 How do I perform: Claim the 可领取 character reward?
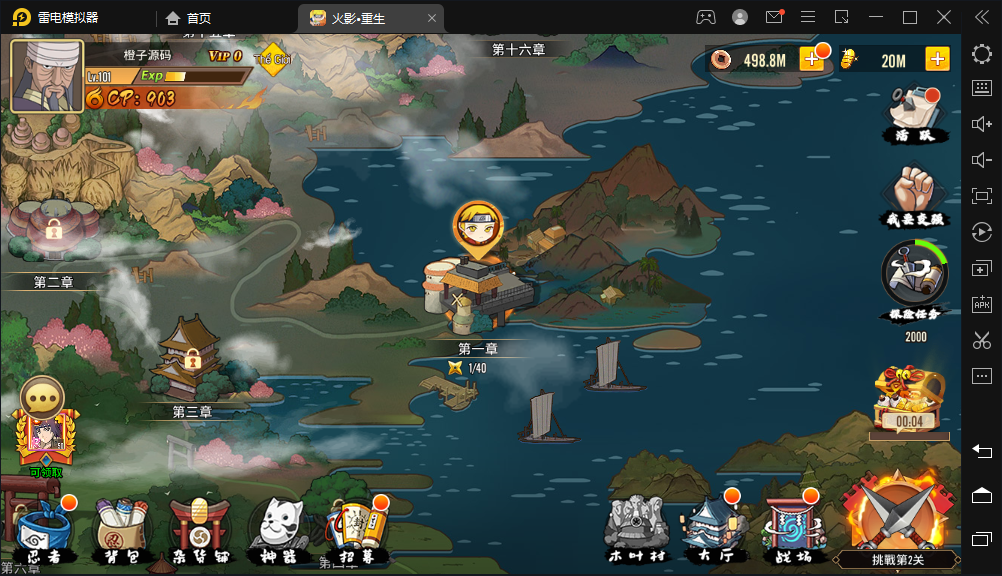42,442
